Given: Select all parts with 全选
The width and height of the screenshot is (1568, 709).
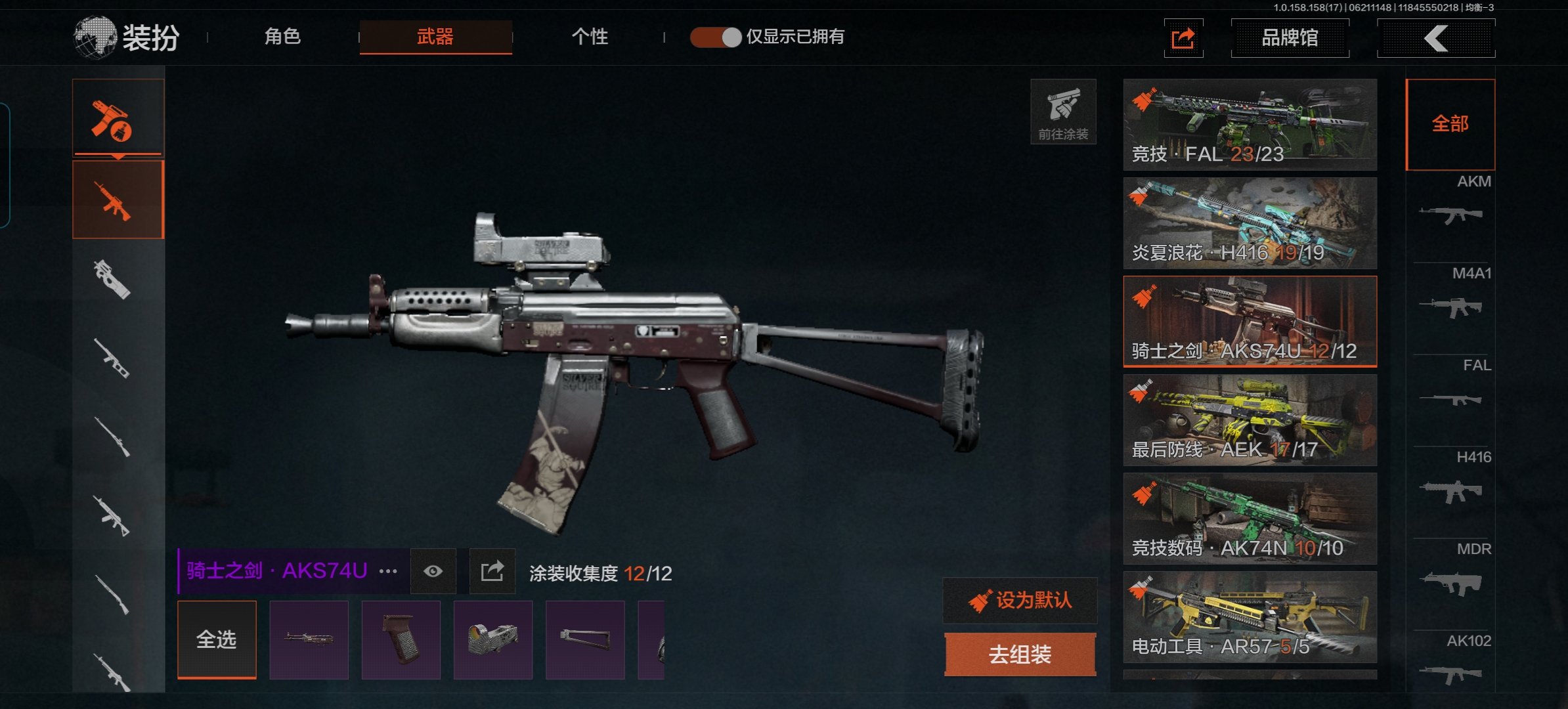Looking at the screenshot, I should tap(217, 639).
